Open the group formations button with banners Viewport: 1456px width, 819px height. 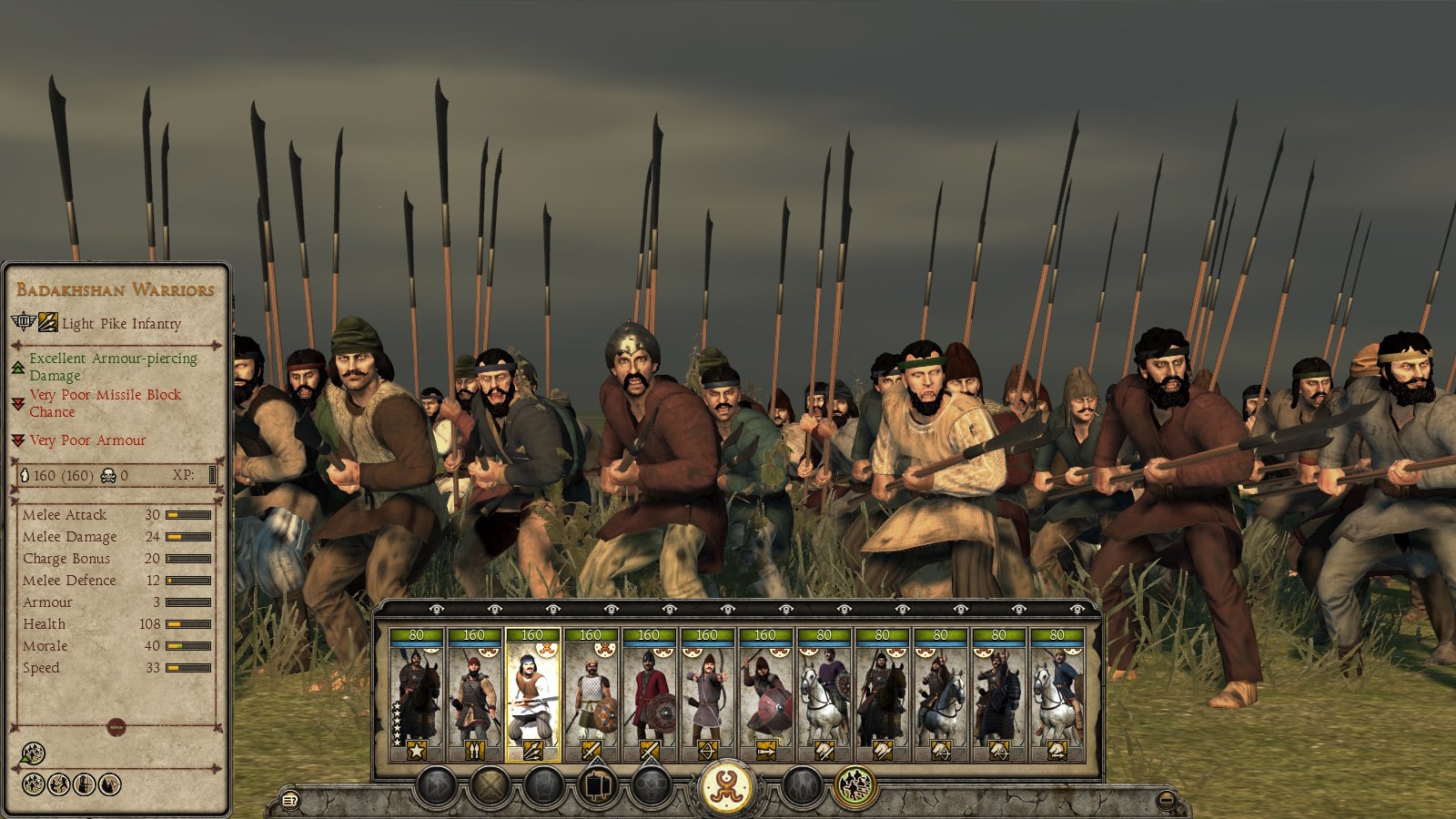(598, 785)
